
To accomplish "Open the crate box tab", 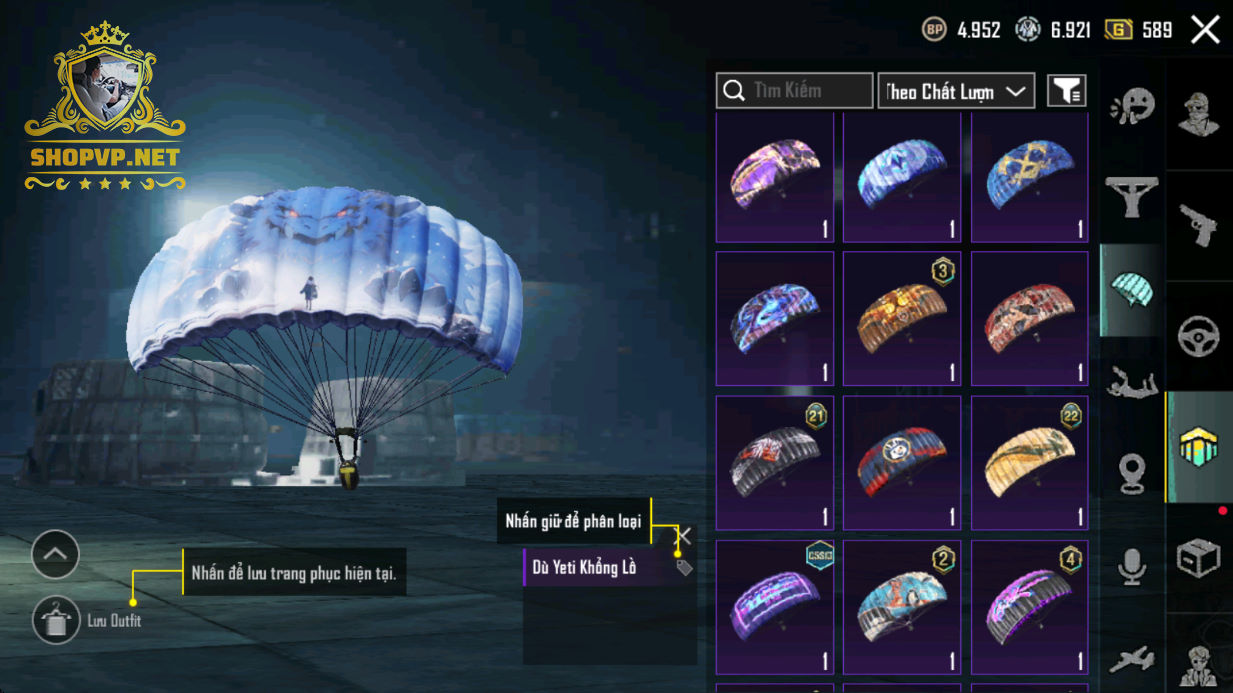I will (1198, 558).
